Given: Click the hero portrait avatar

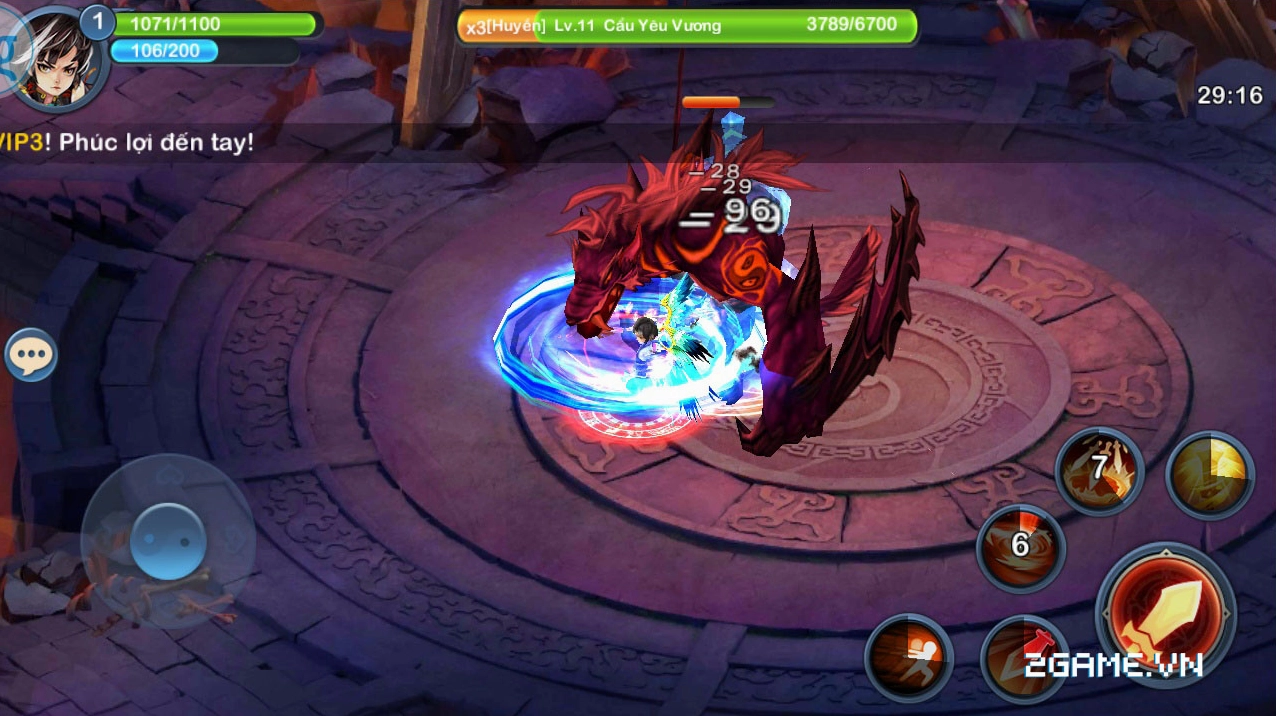Looking at the screenshot, I should point(60,57).
